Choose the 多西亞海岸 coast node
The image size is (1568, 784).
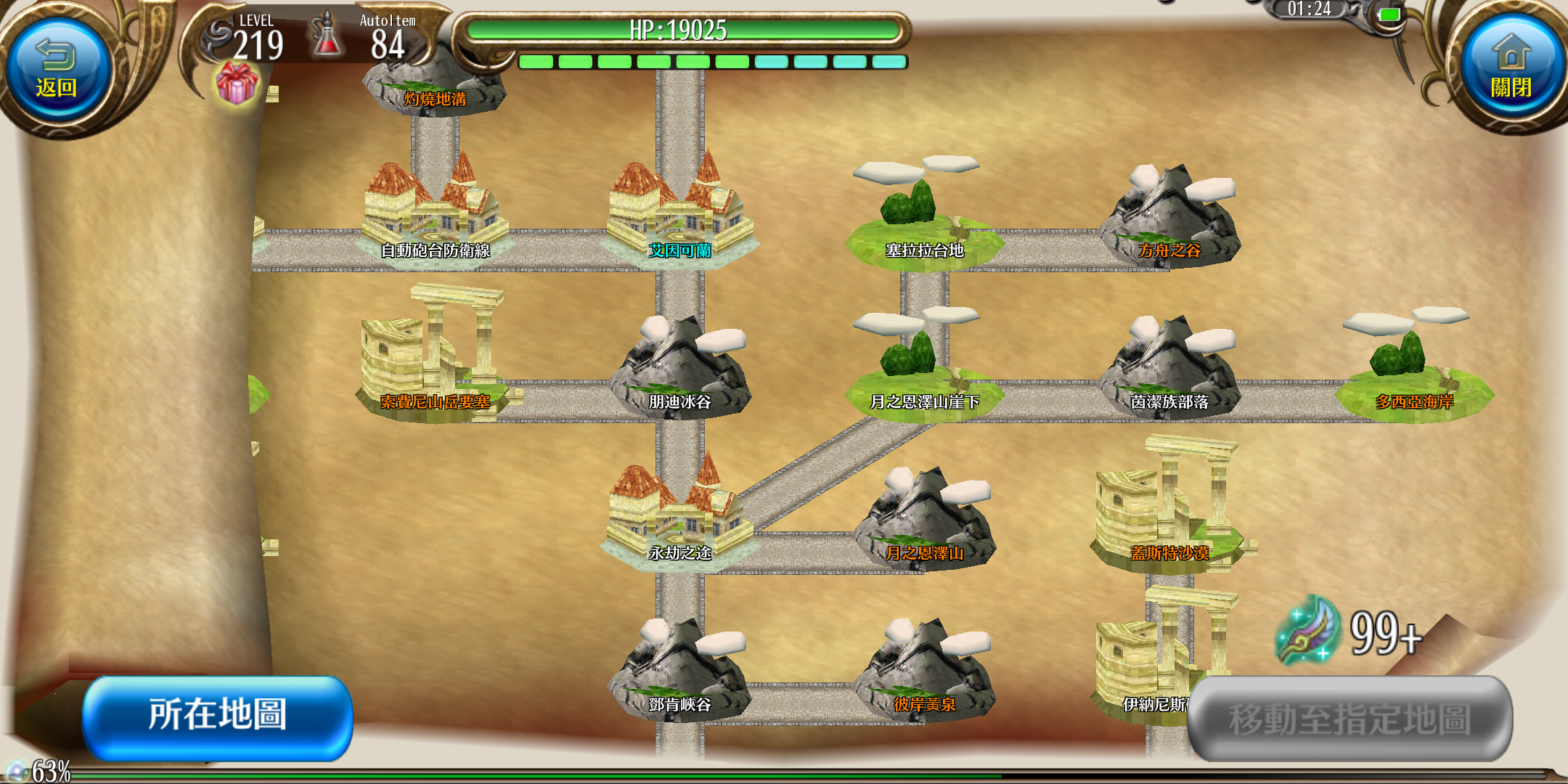pos(1414,372)
